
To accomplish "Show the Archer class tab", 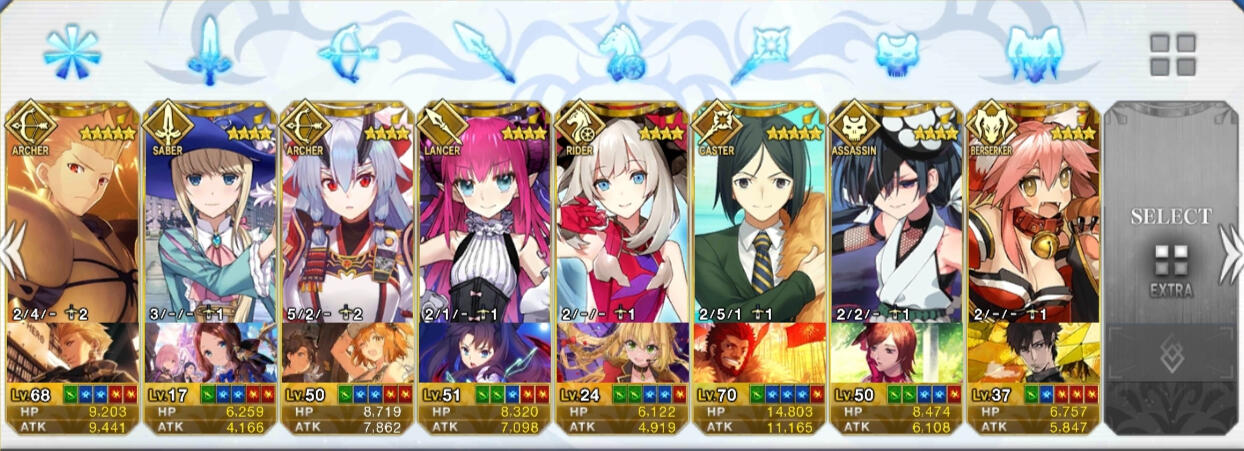I will tap(347, 52).
